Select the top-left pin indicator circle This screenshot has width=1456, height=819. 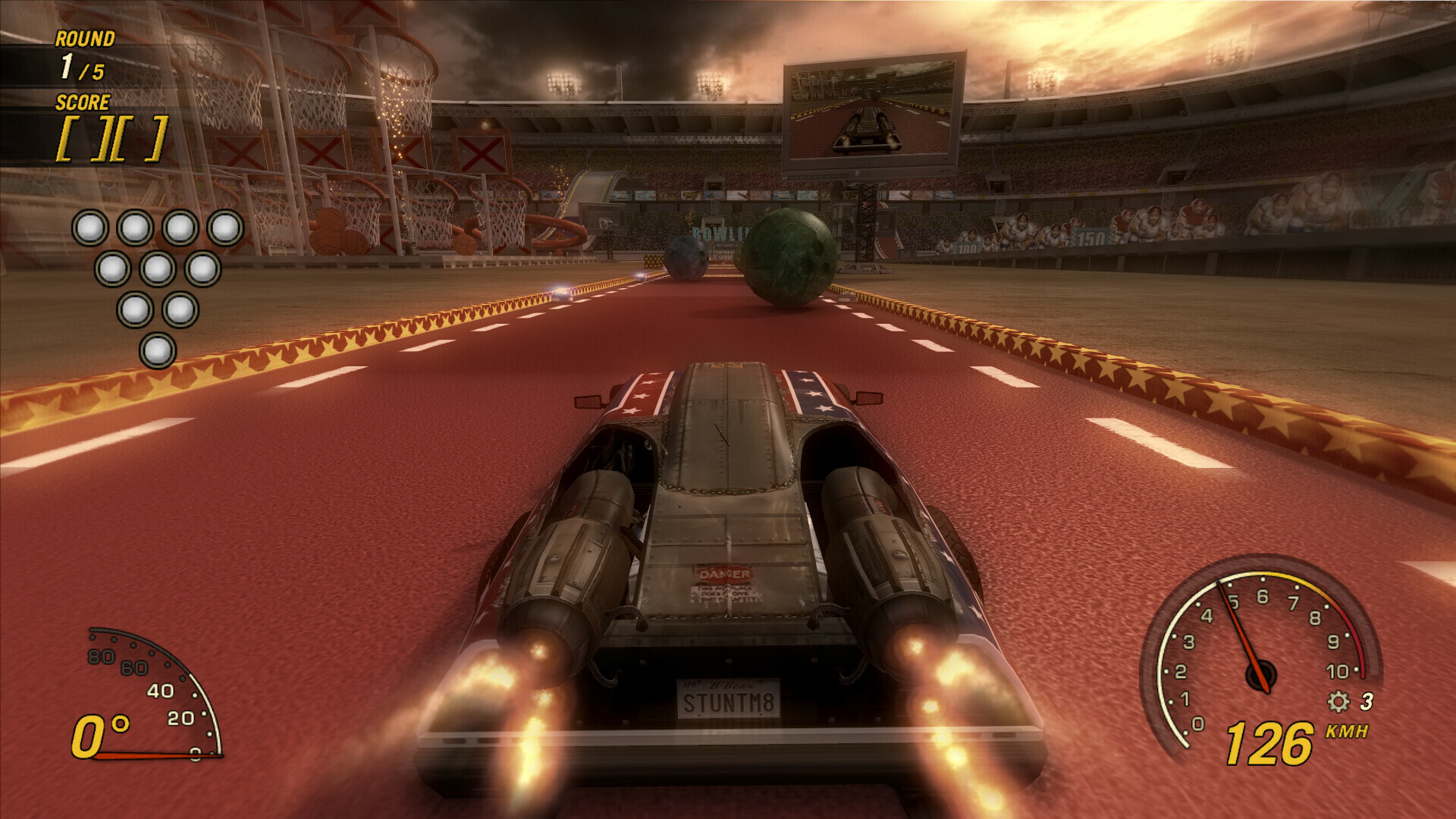point(89,226)
